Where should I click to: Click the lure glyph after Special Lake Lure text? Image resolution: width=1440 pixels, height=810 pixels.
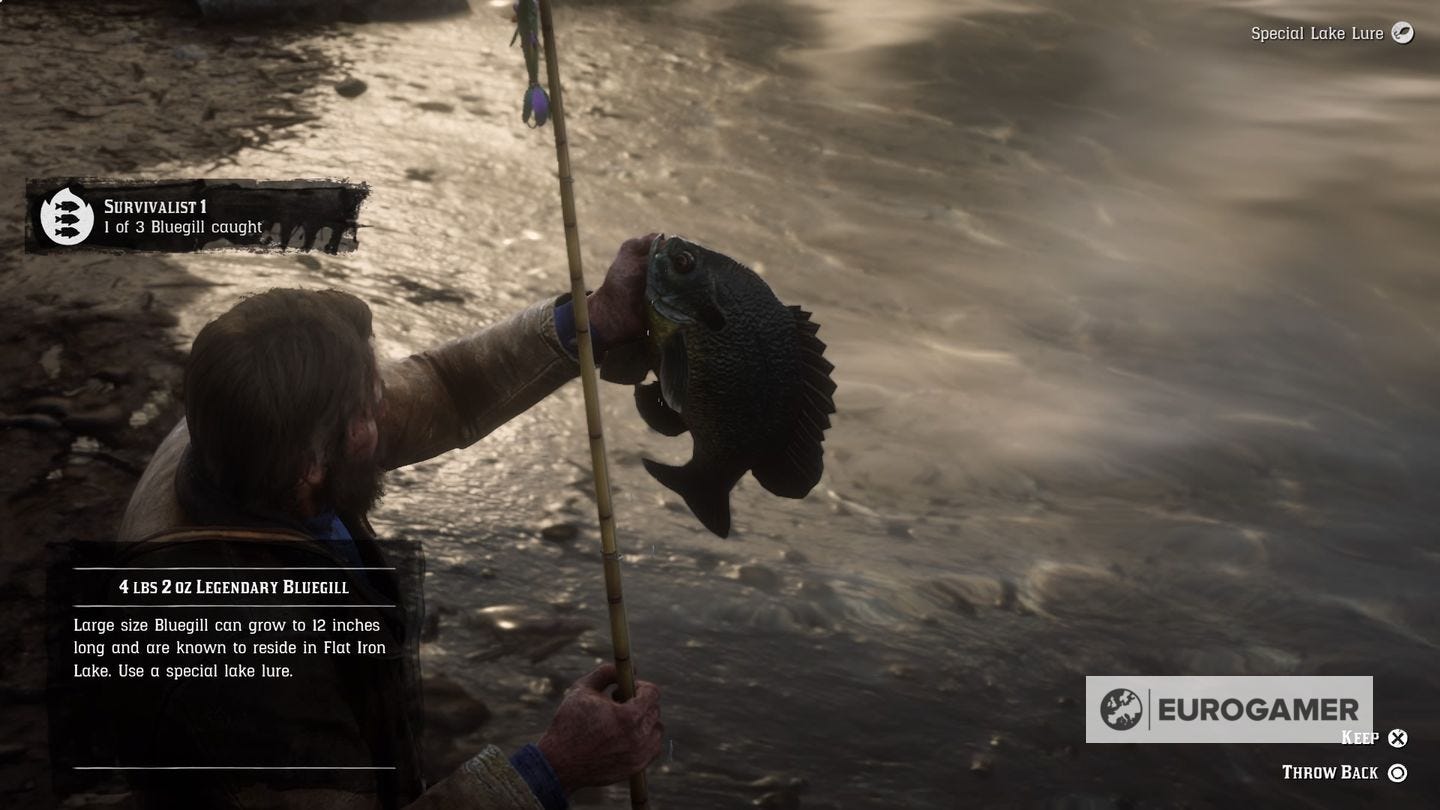tap(1403, 33)
